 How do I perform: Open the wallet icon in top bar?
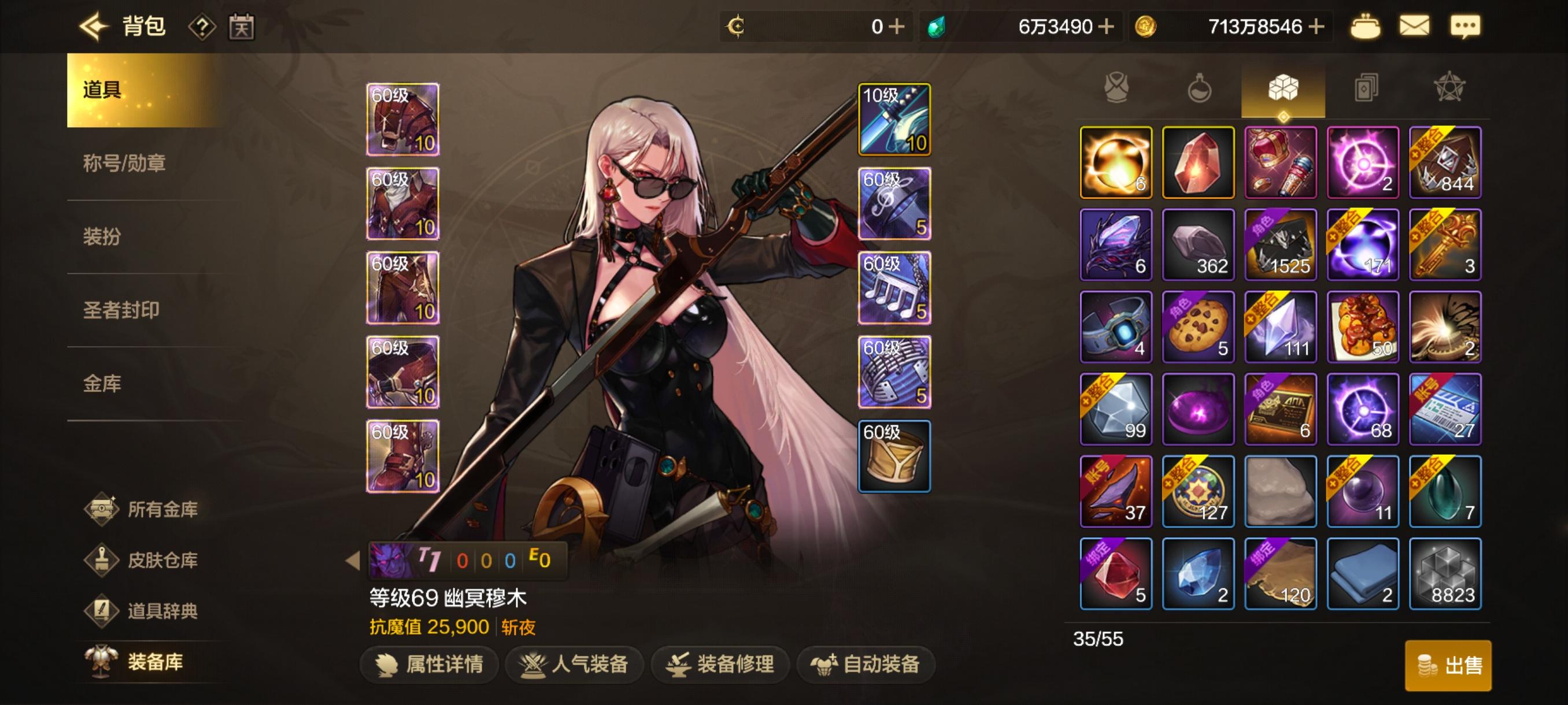point(1365,26)
